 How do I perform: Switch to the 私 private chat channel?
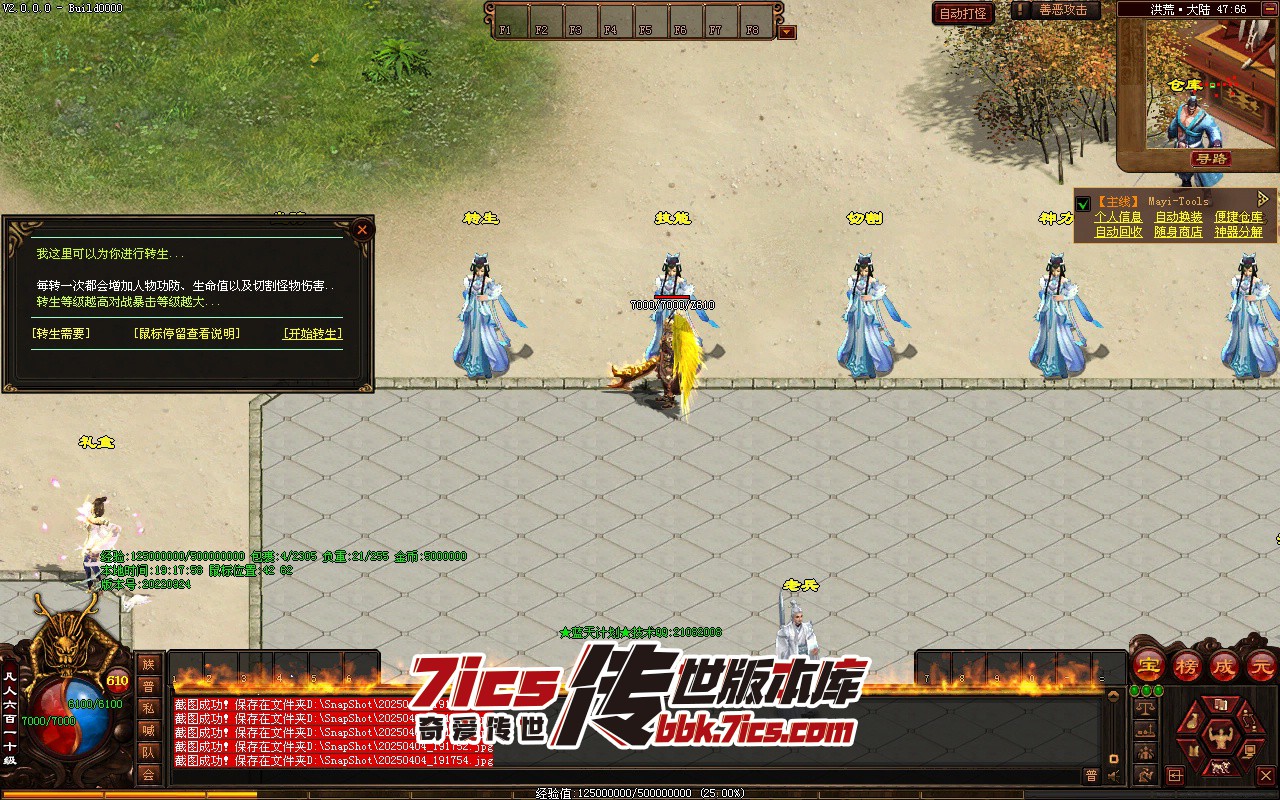coord(148,708)
